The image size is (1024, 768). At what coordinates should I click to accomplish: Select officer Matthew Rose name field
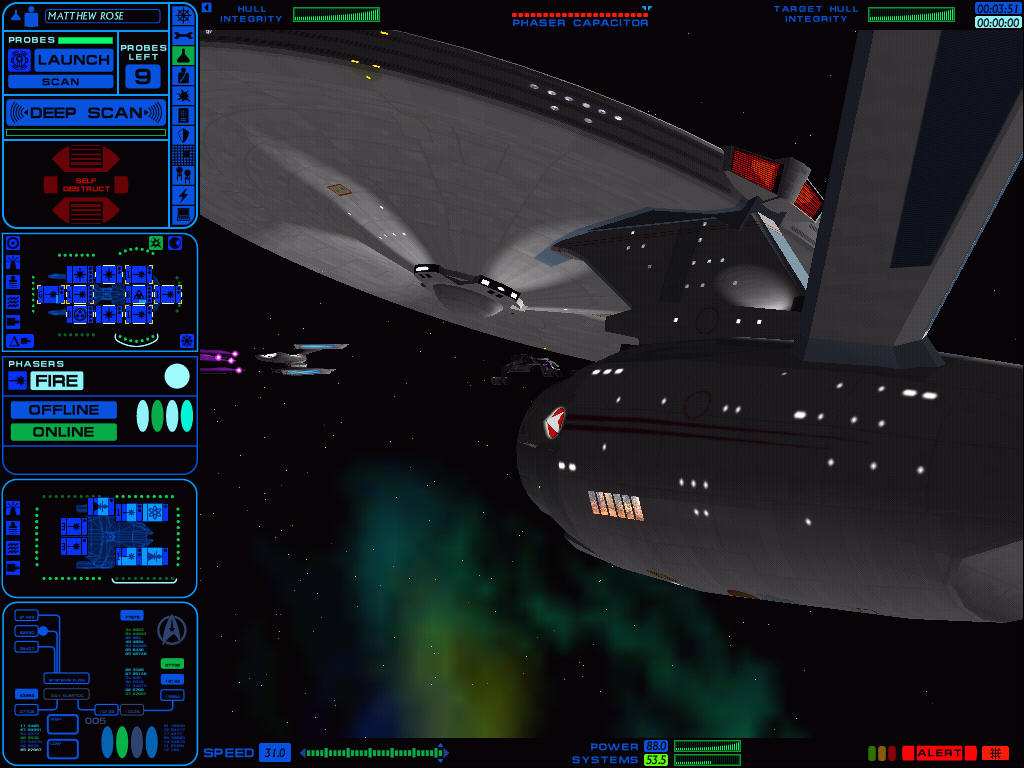point(102,16)
